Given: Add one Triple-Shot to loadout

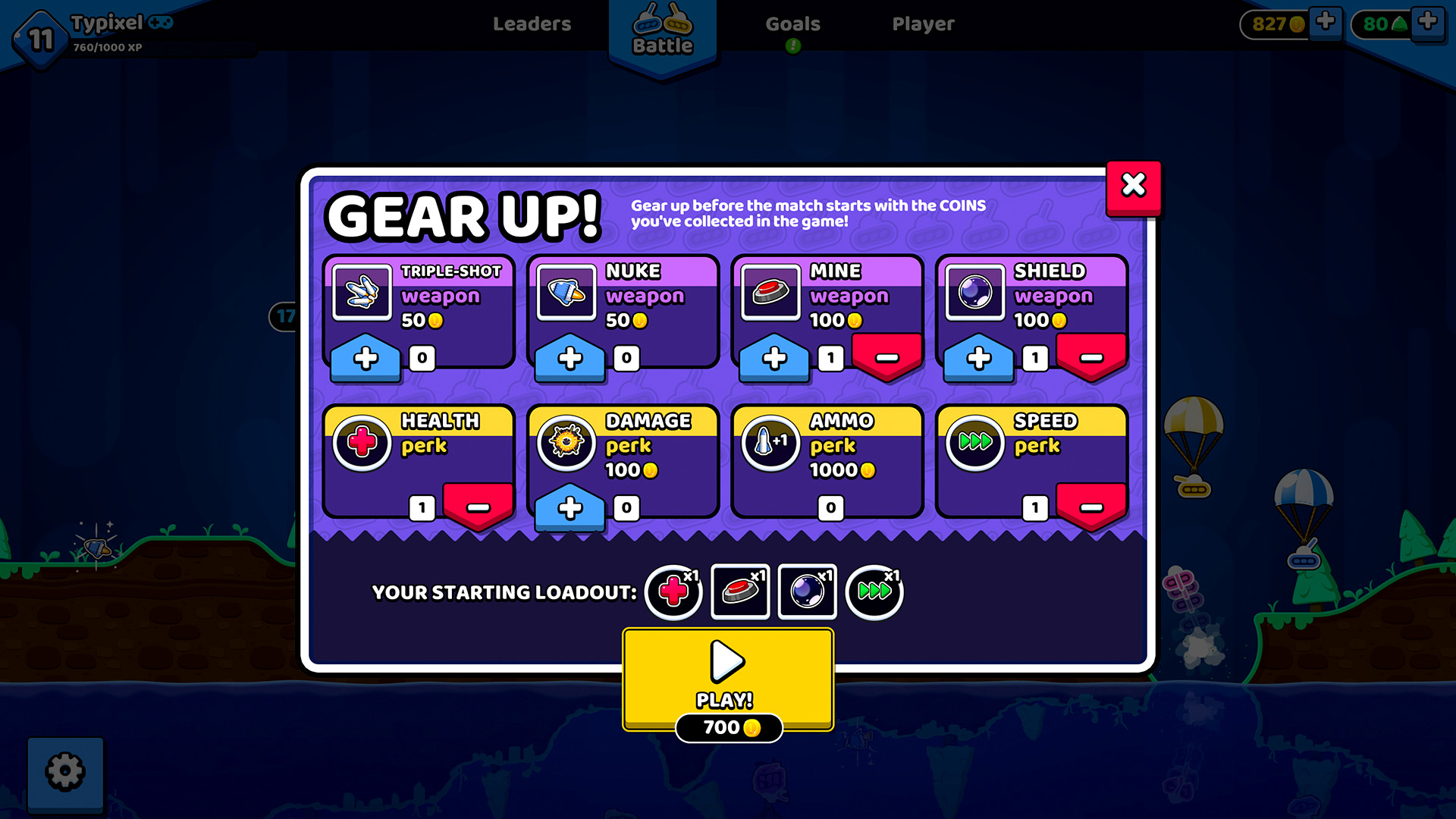Looking at the screenshot, I should [x=364, y=357].
